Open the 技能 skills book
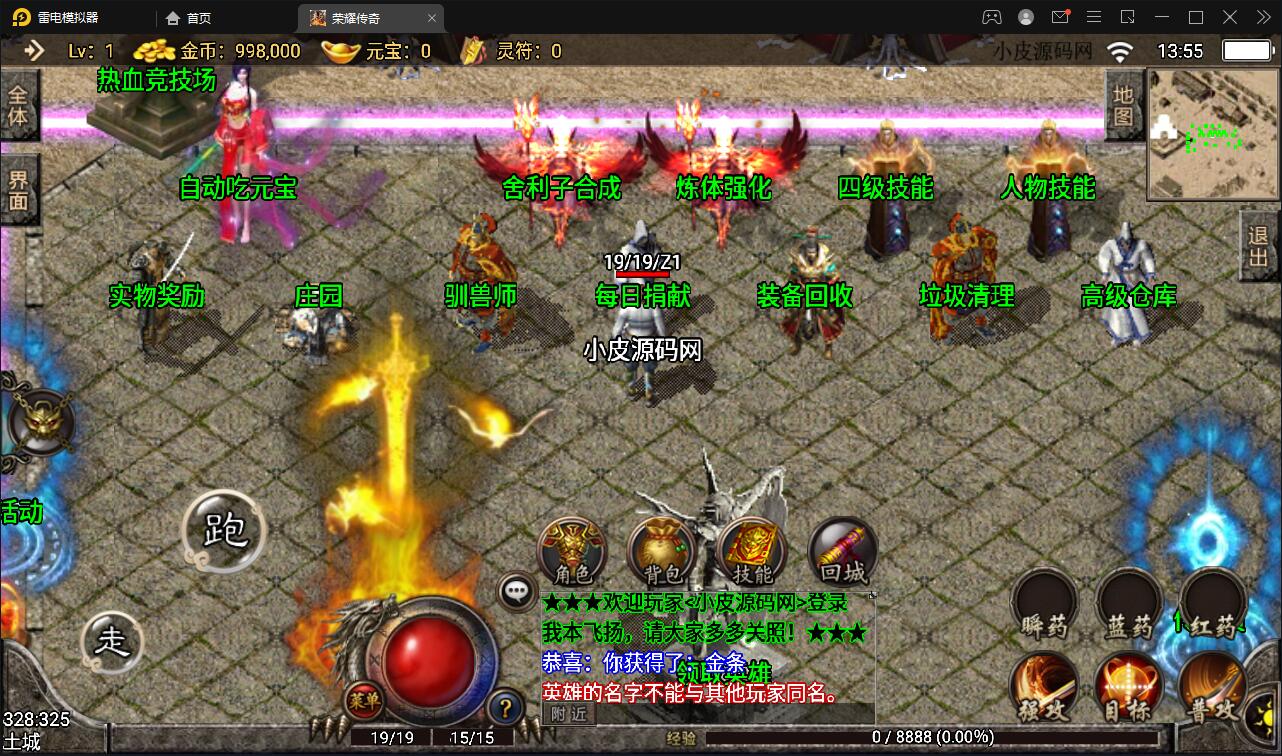Viewport: 1282px width, 756px height. point(752,551)
